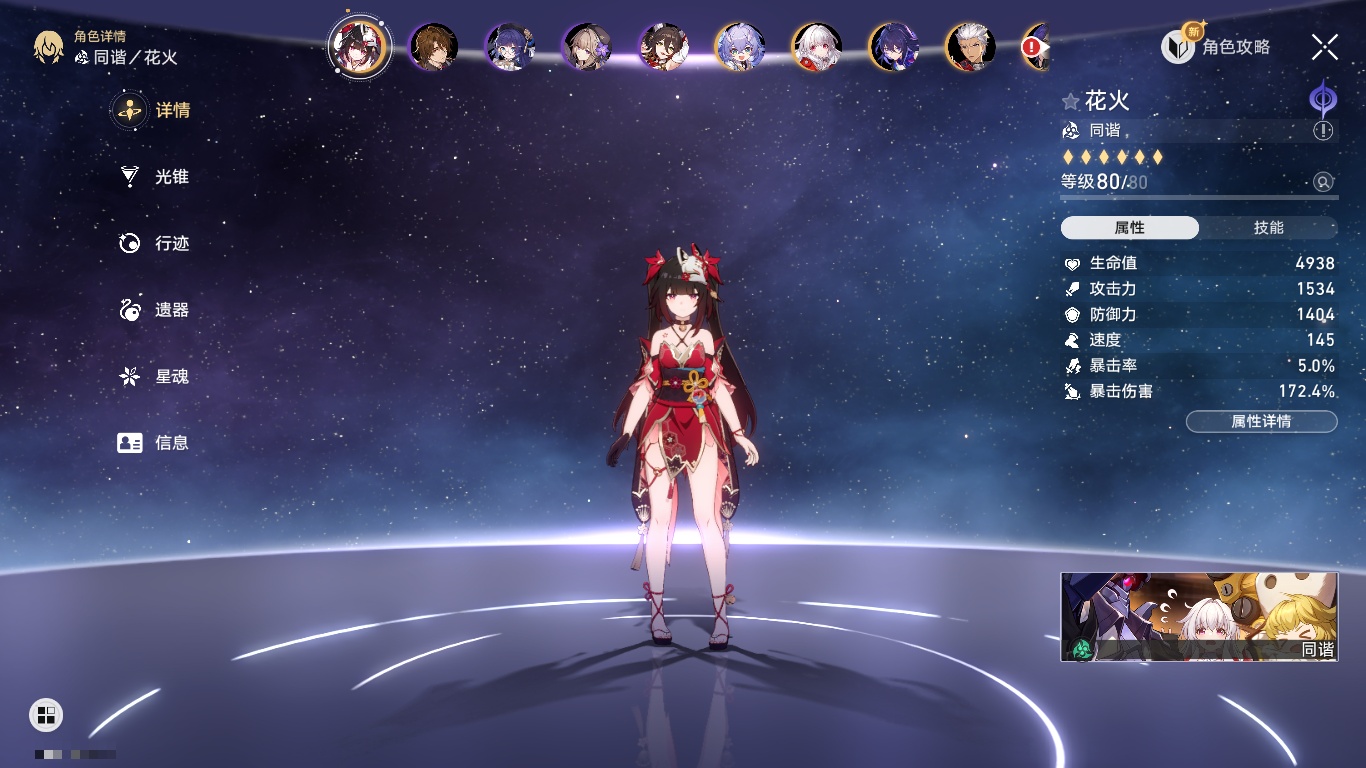
Task: Click the magnifier icon next to level
Action: [x=1323, y=182]
